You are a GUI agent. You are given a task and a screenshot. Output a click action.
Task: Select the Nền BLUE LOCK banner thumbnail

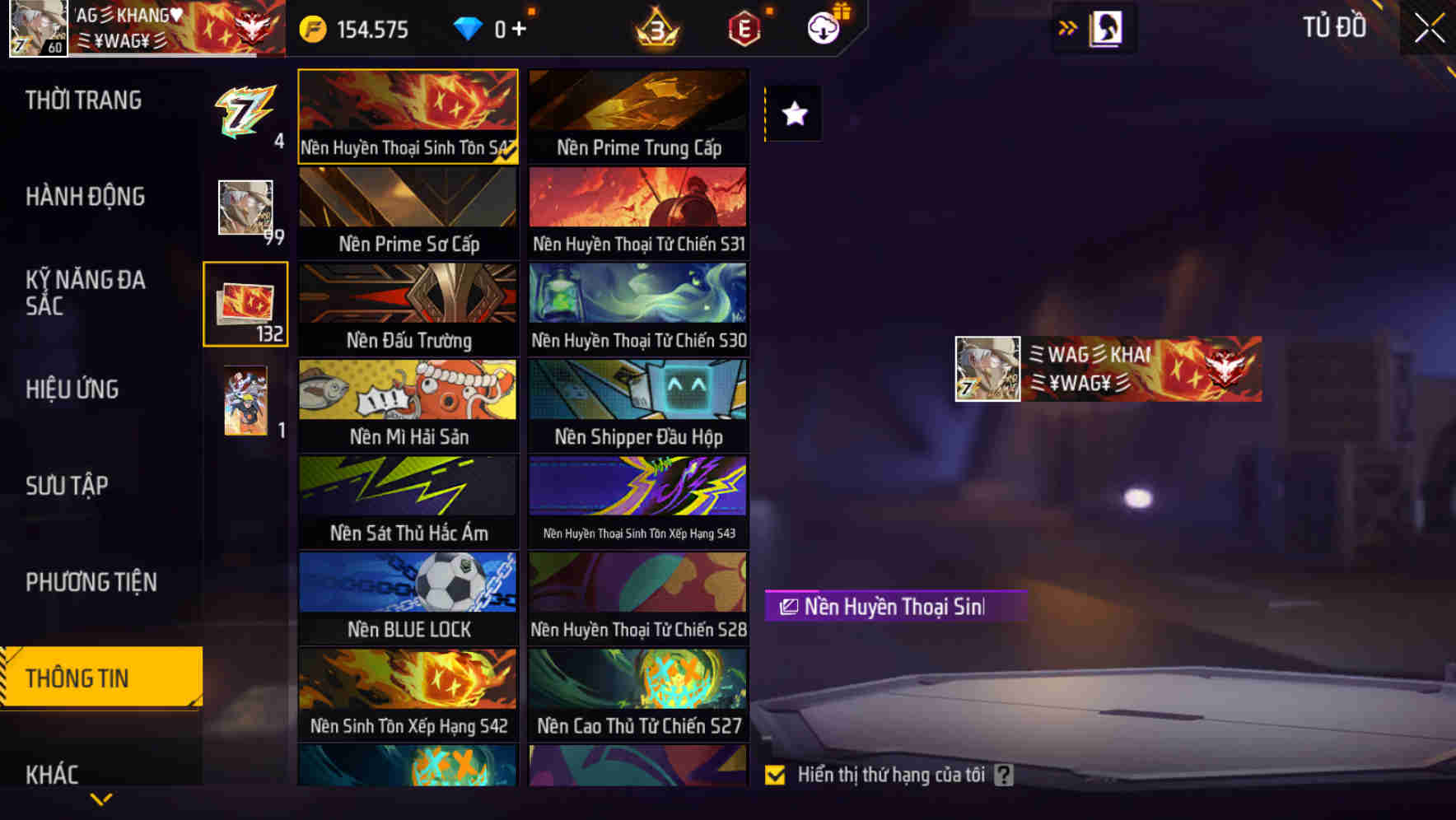tap(408, 597)
